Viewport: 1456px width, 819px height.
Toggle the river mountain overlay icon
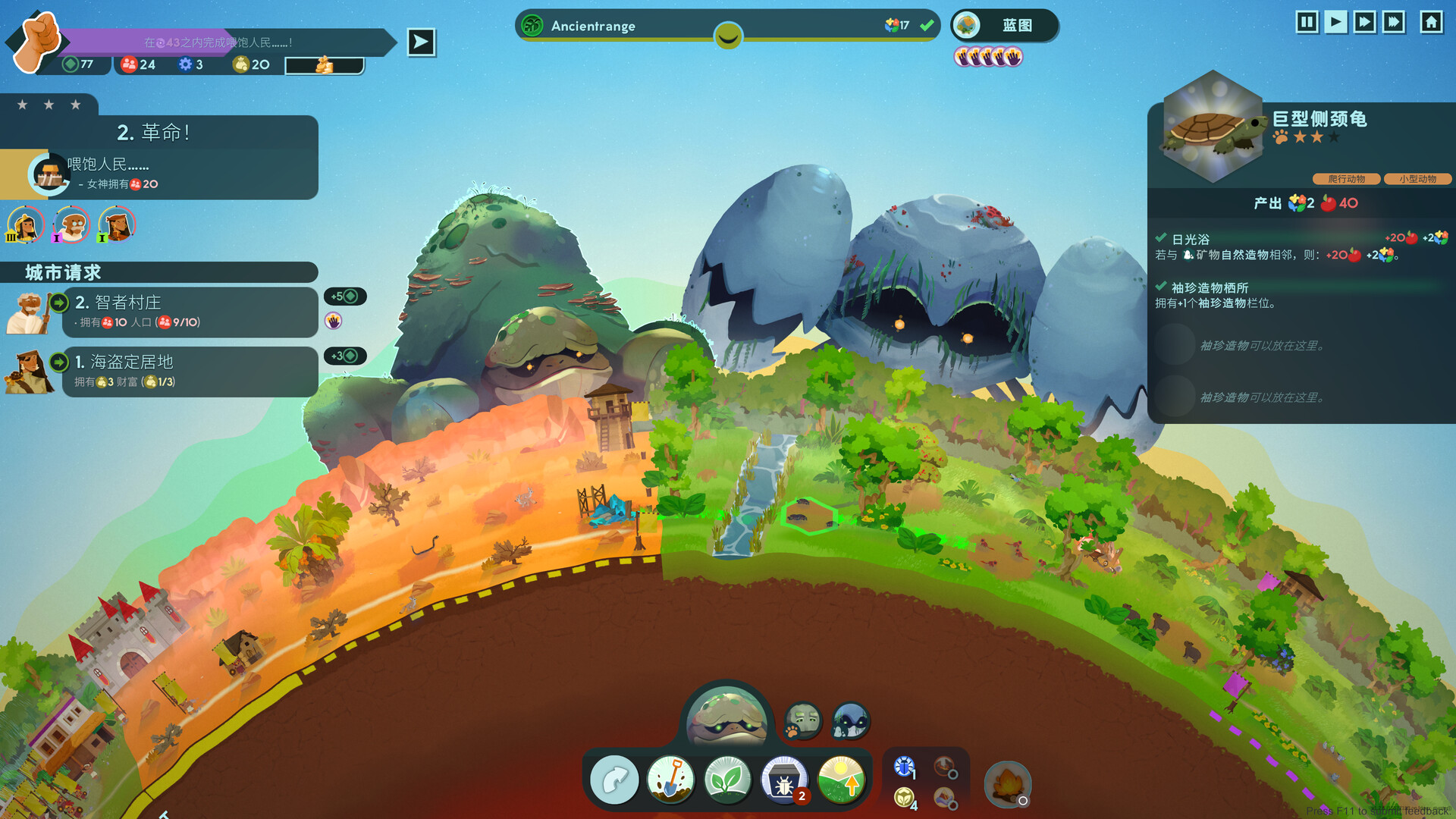[943, 798]
